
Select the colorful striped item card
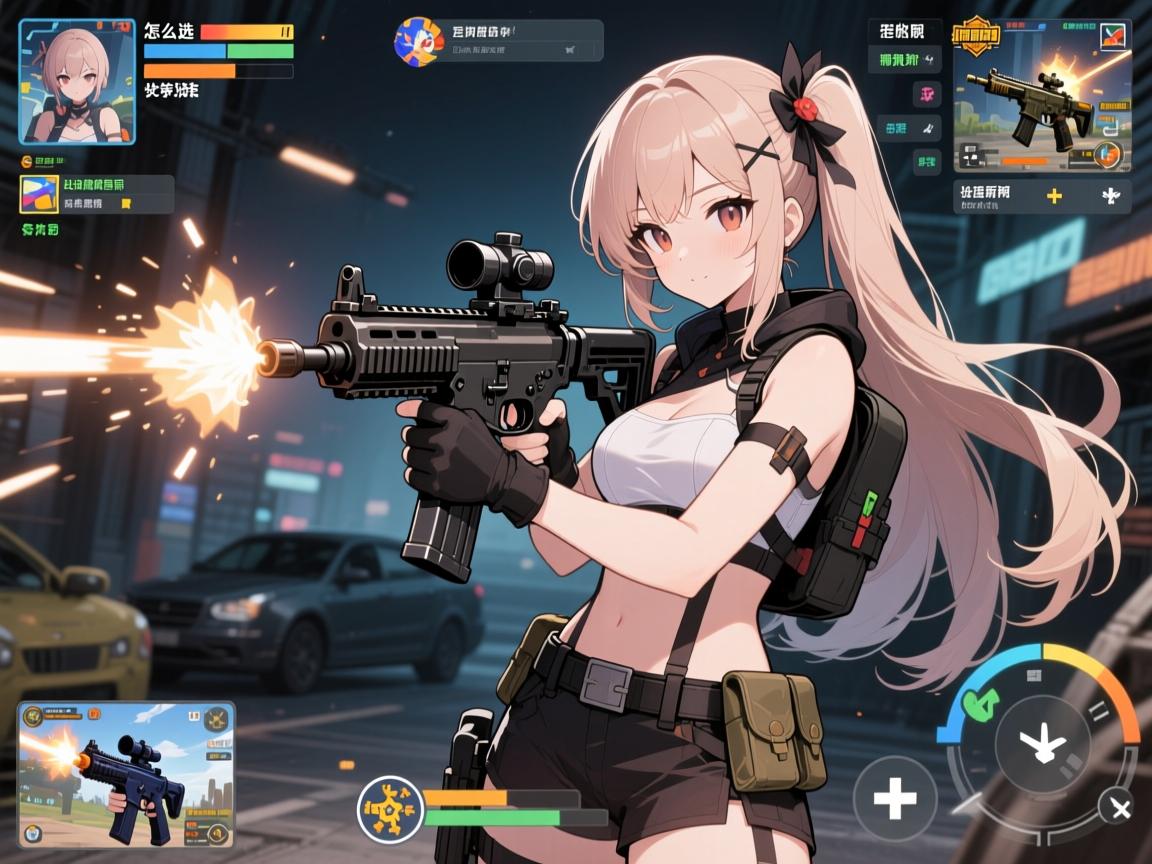pos(39,194)
